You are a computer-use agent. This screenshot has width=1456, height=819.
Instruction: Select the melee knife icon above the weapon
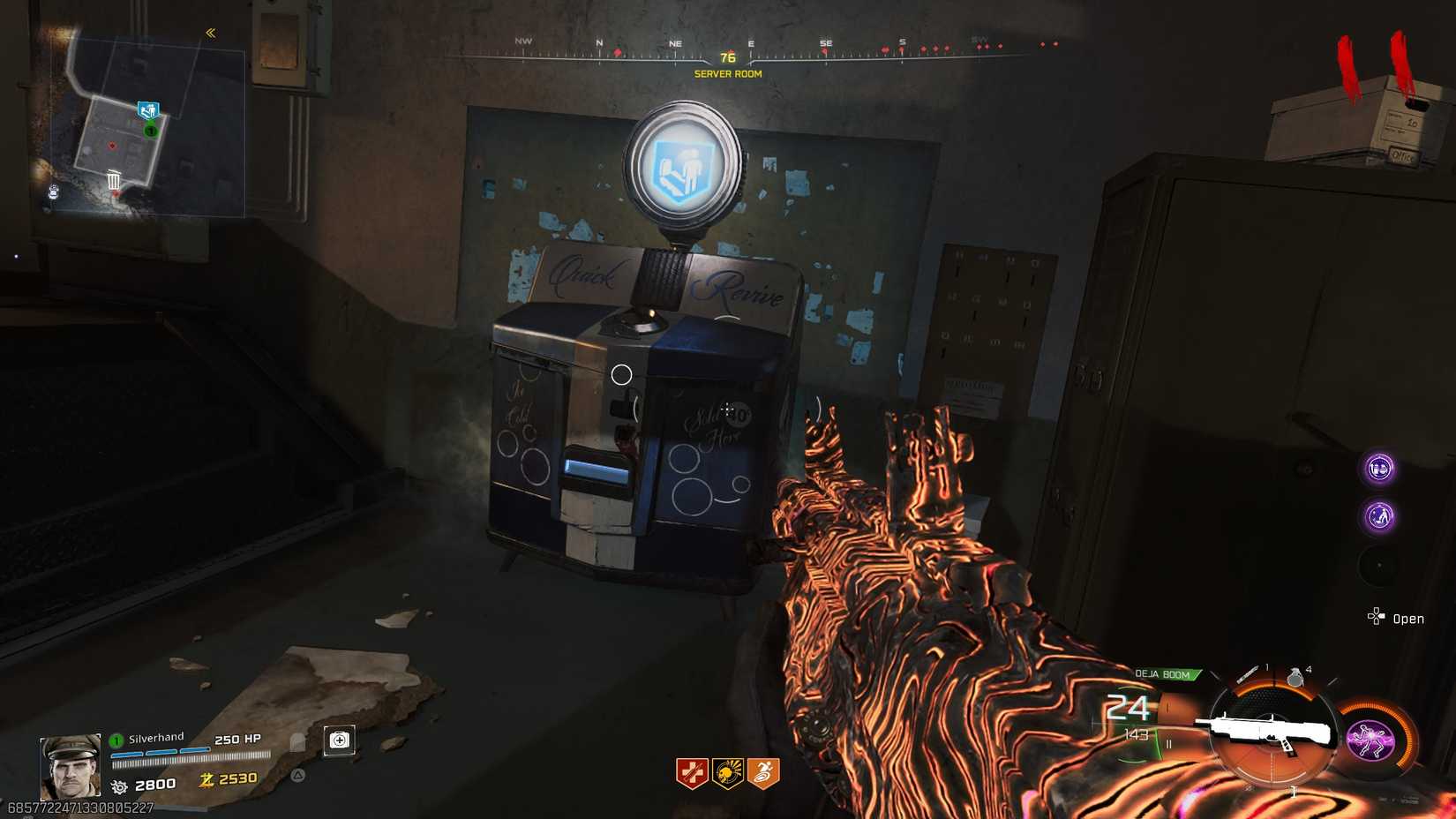1247,672
